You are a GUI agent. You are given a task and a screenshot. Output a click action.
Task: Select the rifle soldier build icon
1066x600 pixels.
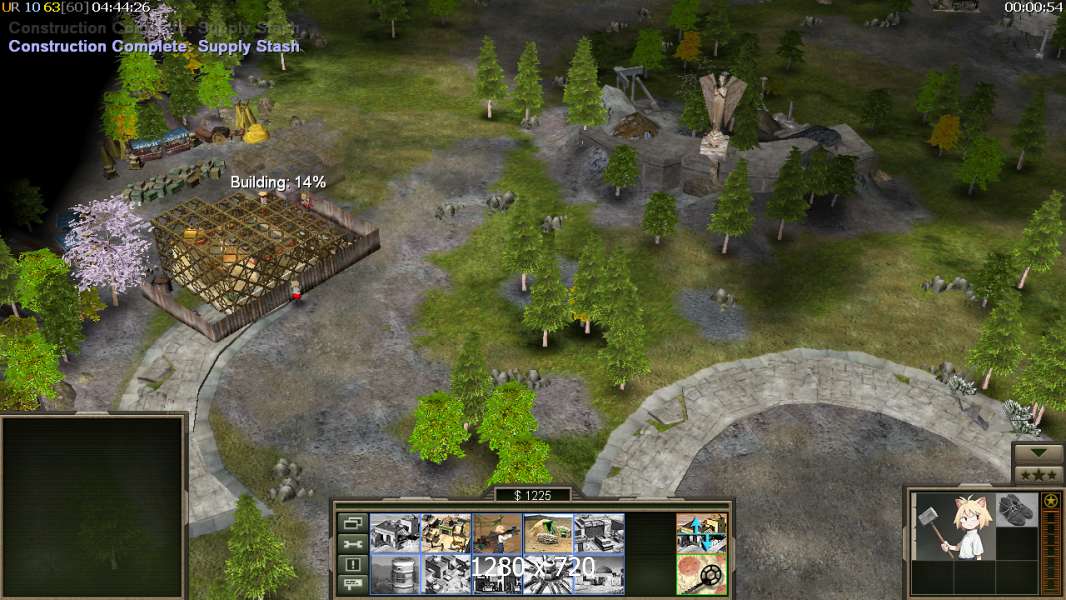coord(496,533)
